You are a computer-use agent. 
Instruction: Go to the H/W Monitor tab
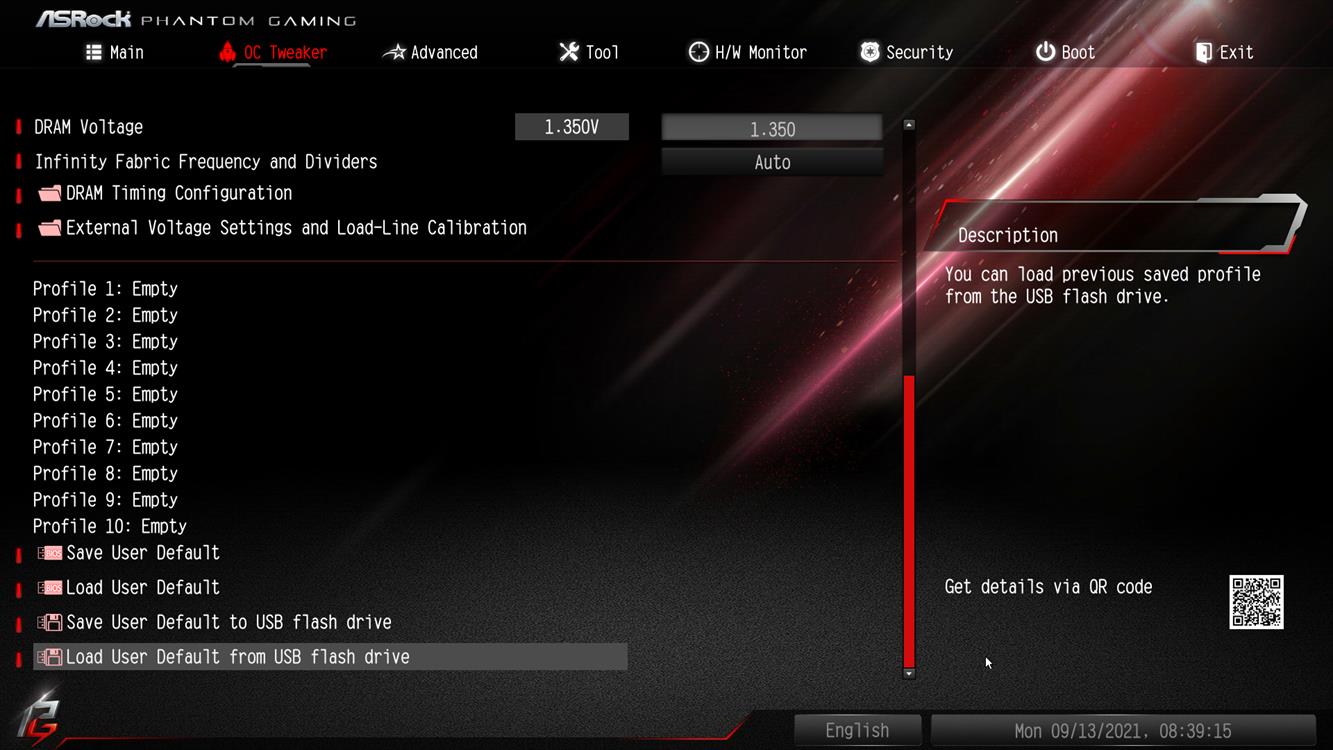[748, 52]
